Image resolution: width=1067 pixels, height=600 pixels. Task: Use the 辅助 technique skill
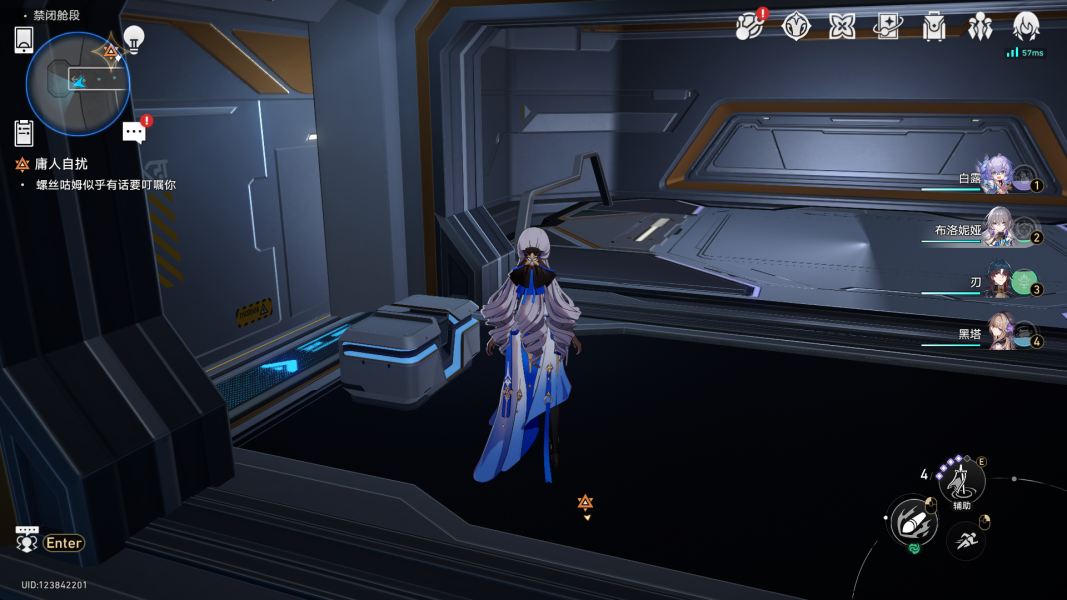[961, 484]
